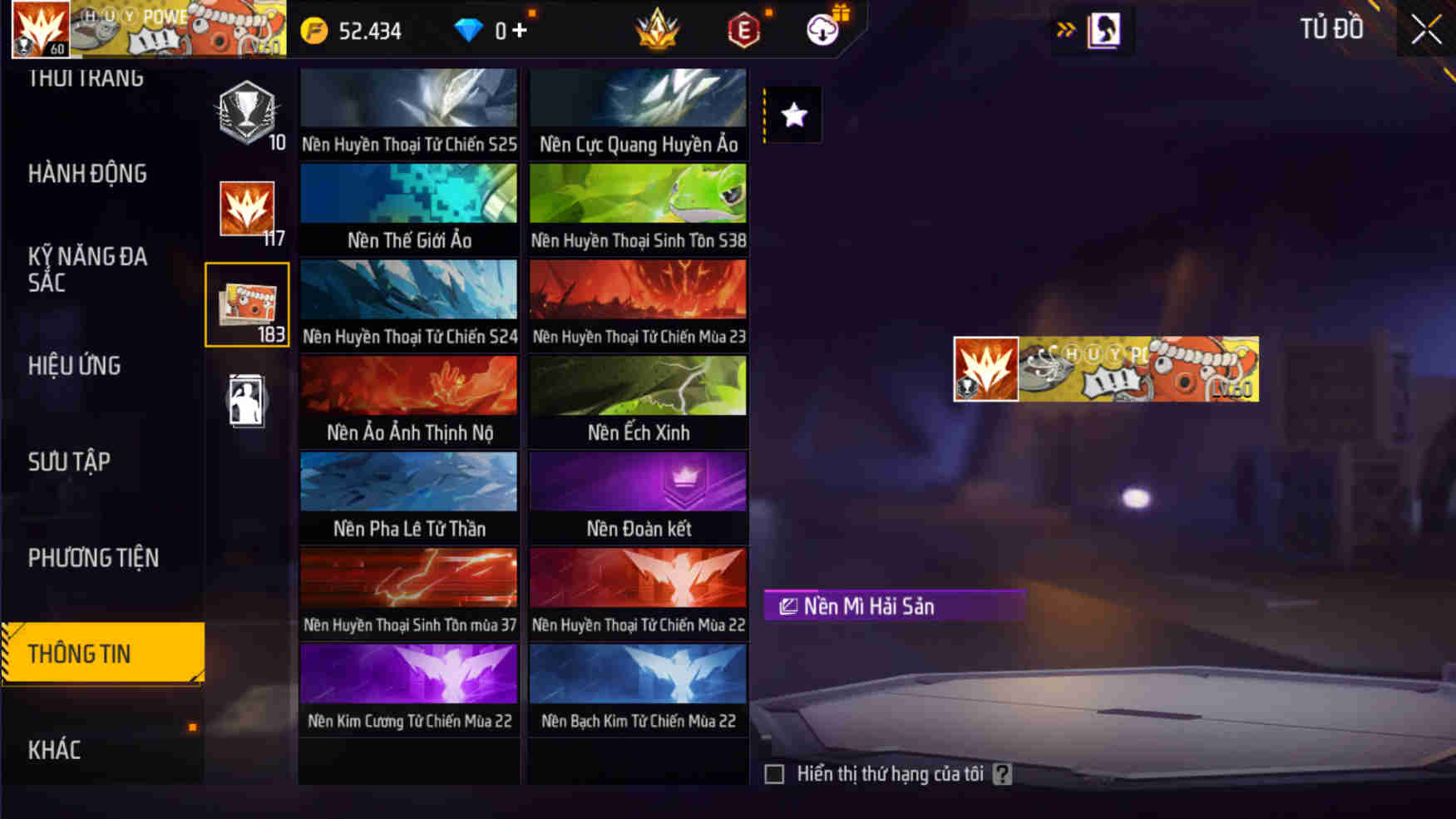
Task: Open the help question mark beside rank checkbox
Action: tap(1004, 773)
